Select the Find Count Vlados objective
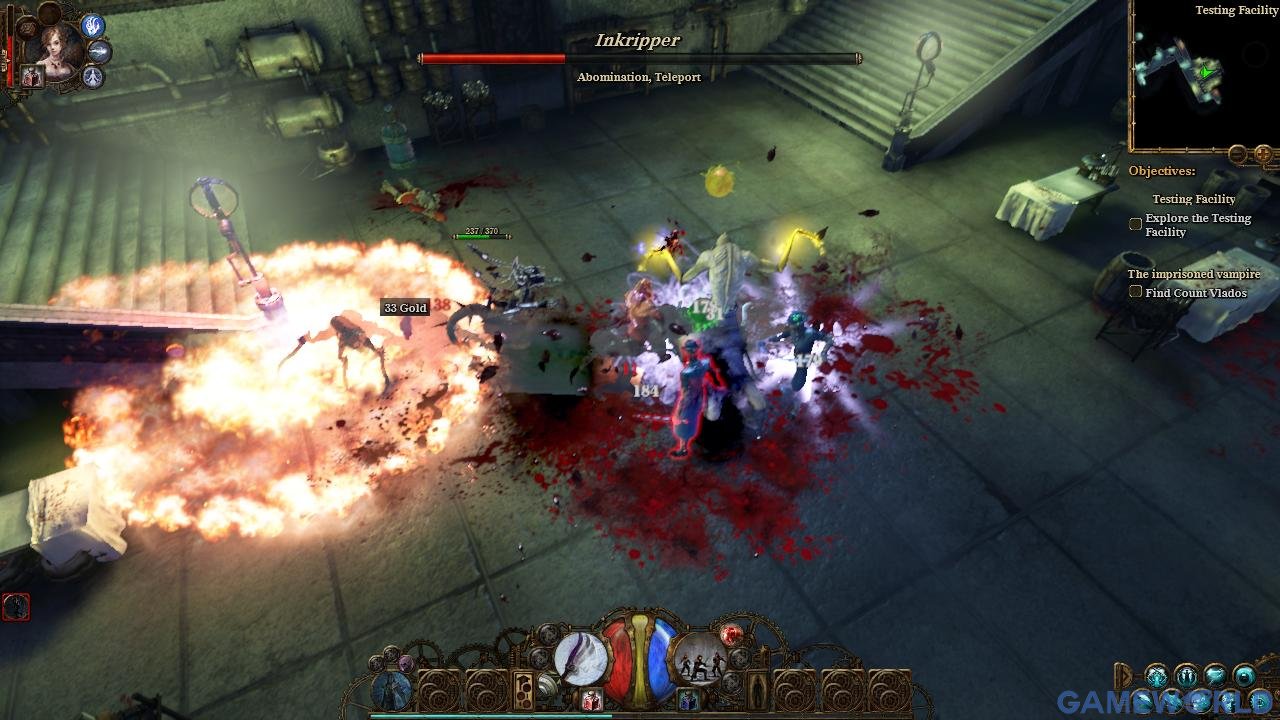This screenshot has width=1280, height=720. click(1136, 293)
